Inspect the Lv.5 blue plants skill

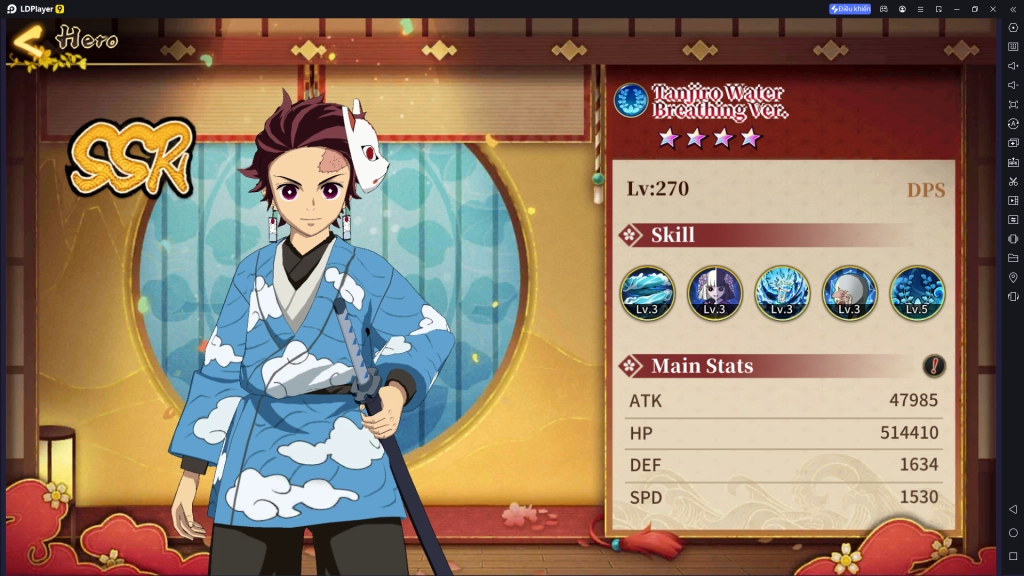tap(916, 293)
